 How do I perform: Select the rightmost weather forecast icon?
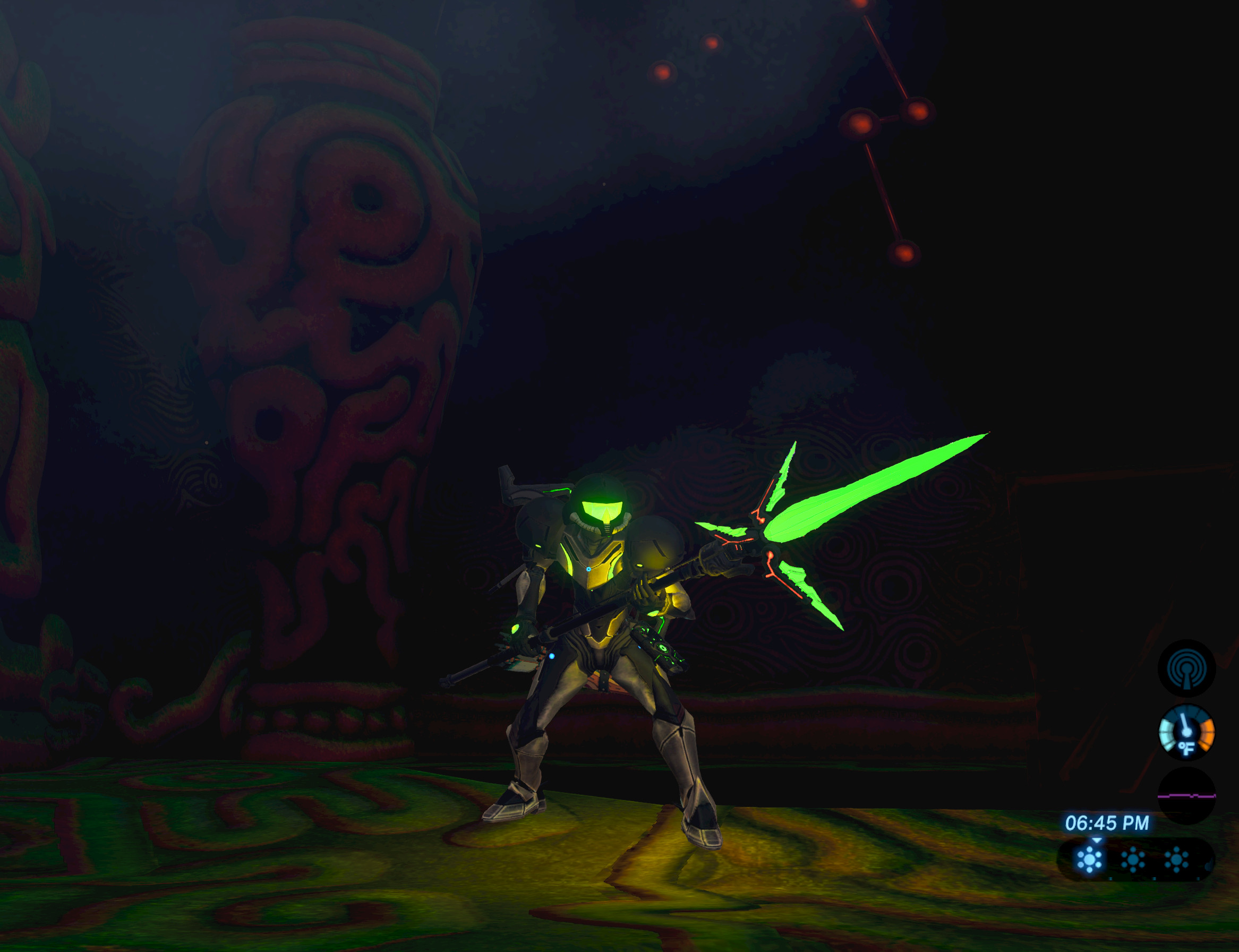1175,860
